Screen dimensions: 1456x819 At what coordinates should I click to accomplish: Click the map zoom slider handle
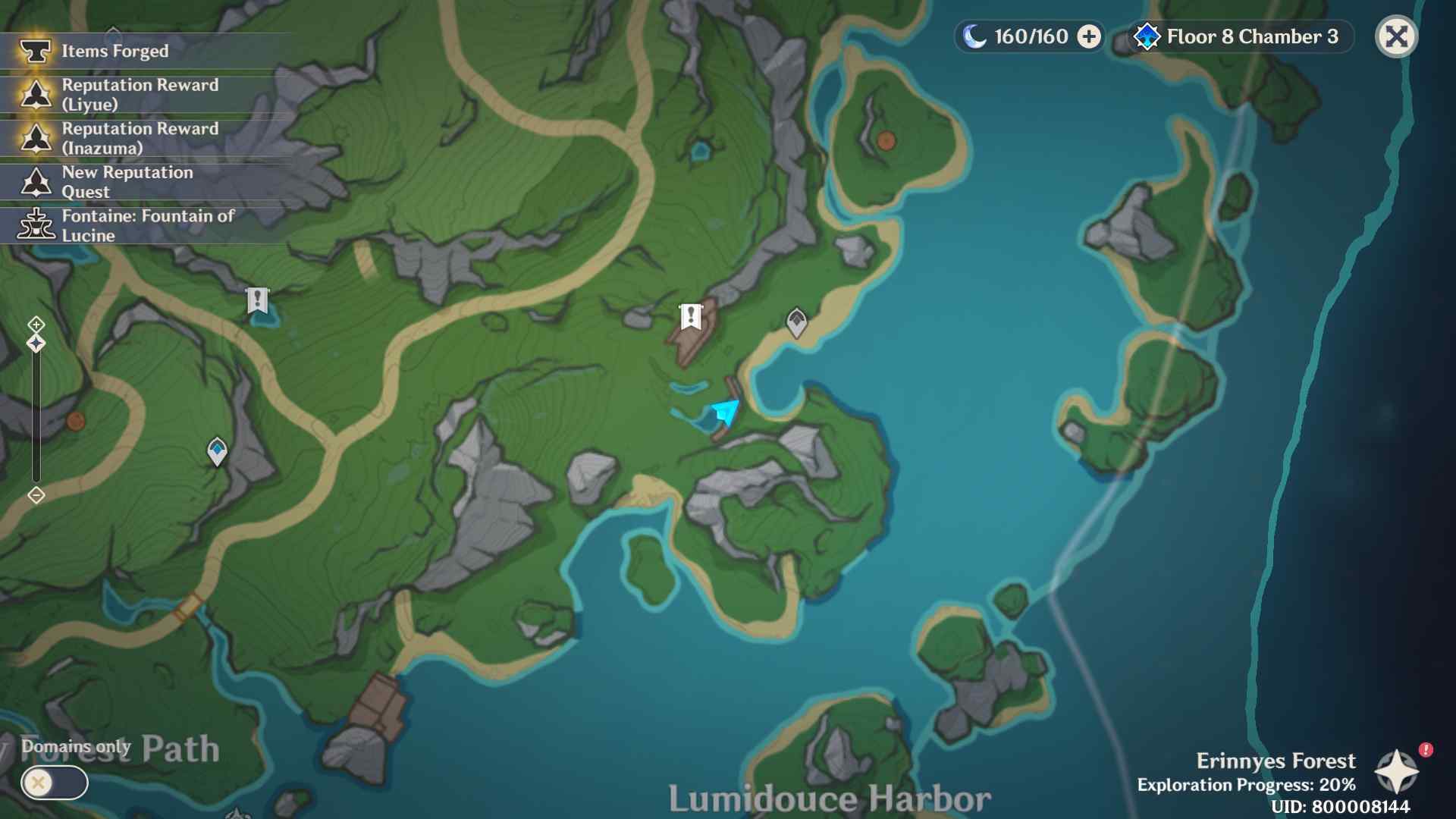pyautogui.click(x=36, y=344)
